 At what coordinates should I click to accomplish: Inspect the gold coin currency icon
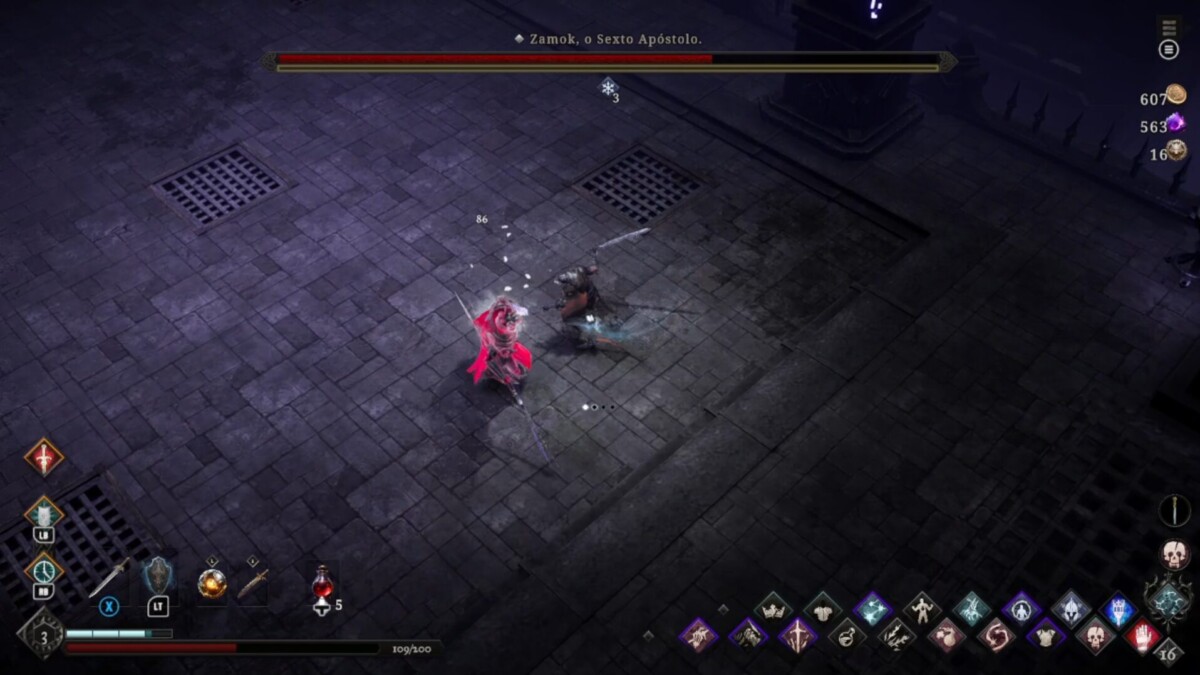pyautogui.click(x=1176, y=98)
